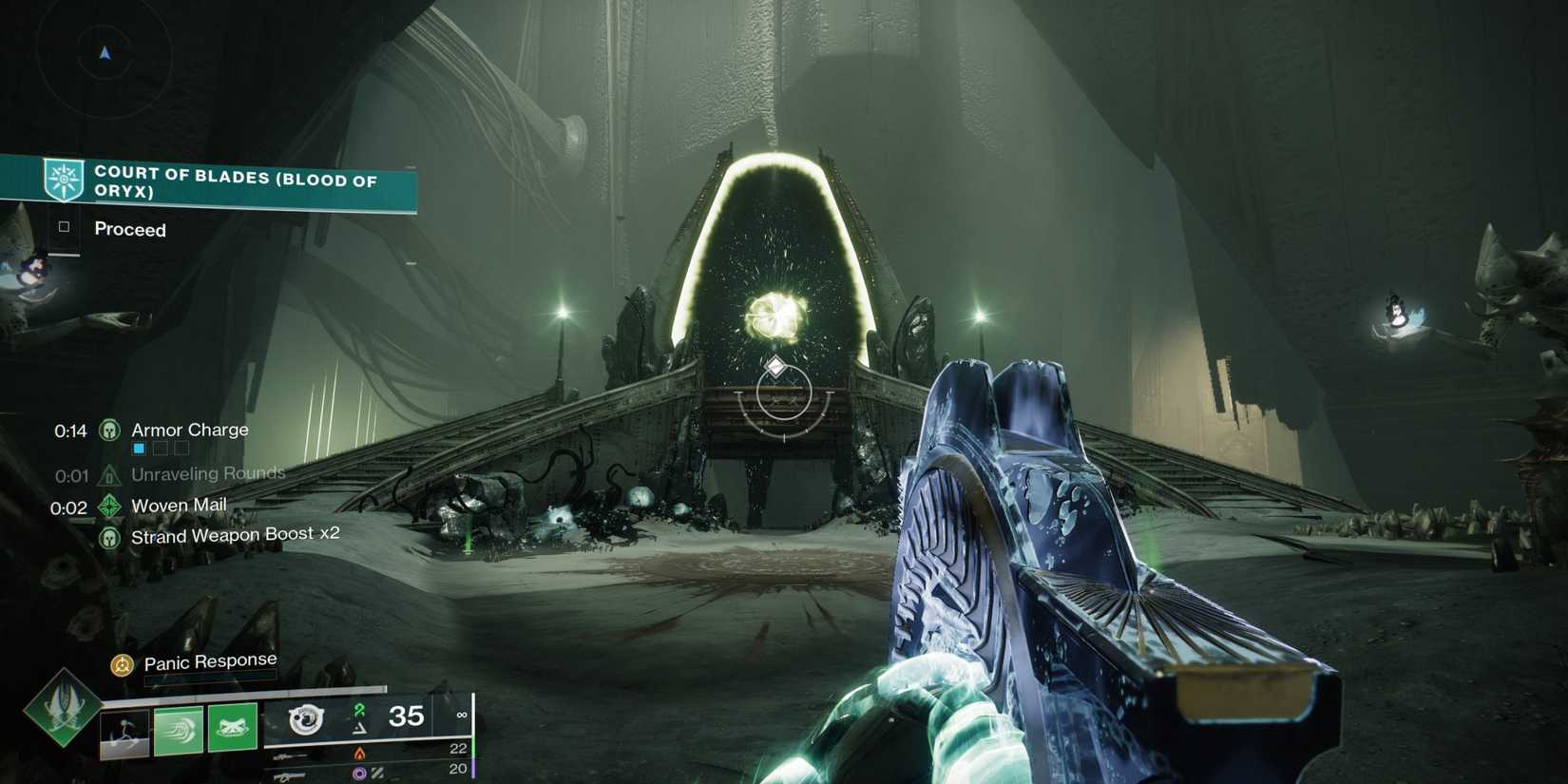Click the Woven Mail buff label text
Screen dimensions: 1568x784
(x=180, y=505)
